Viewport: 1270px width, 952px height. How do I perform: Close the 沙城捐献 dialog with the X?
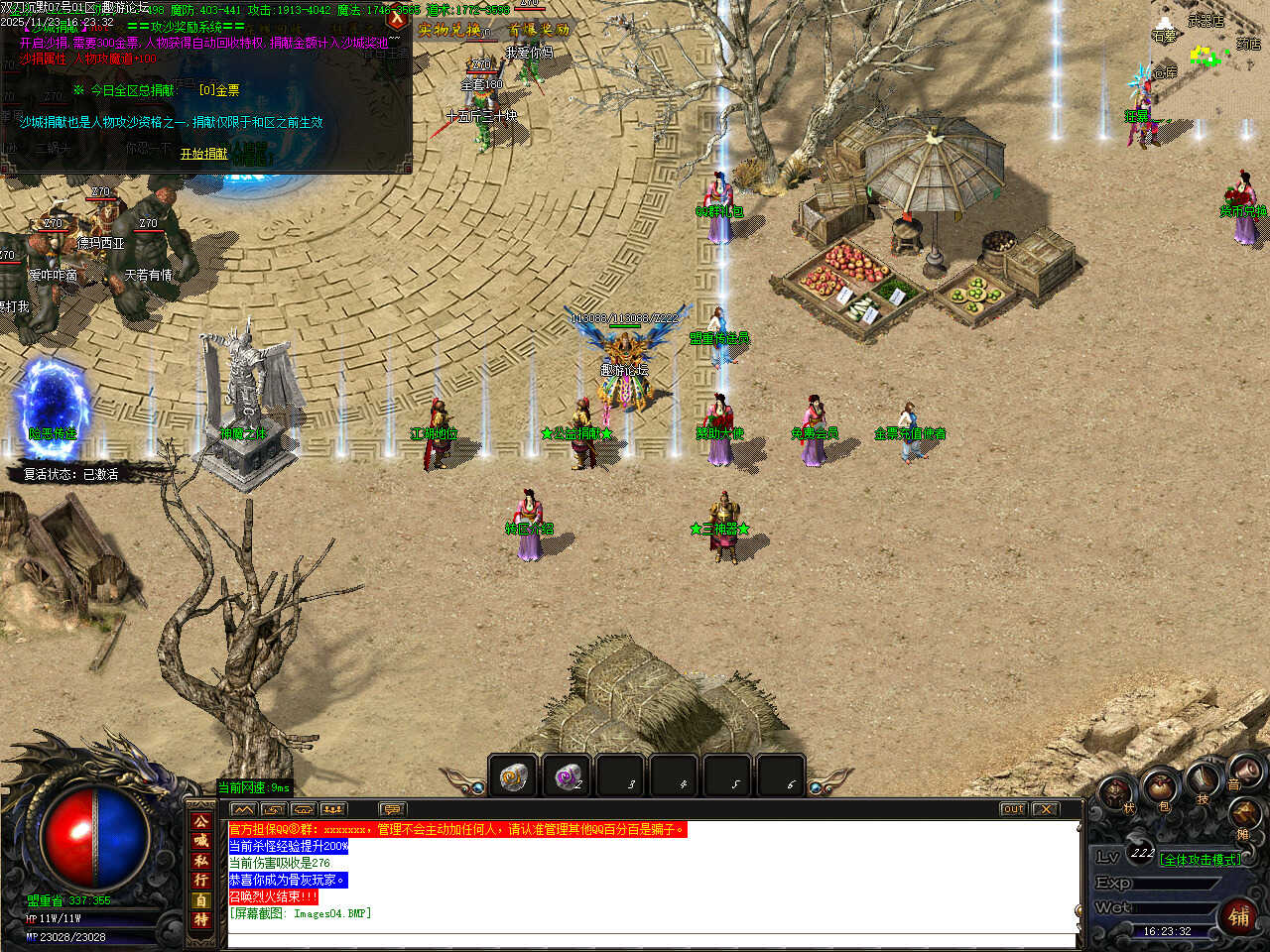(x=397, y=18)
